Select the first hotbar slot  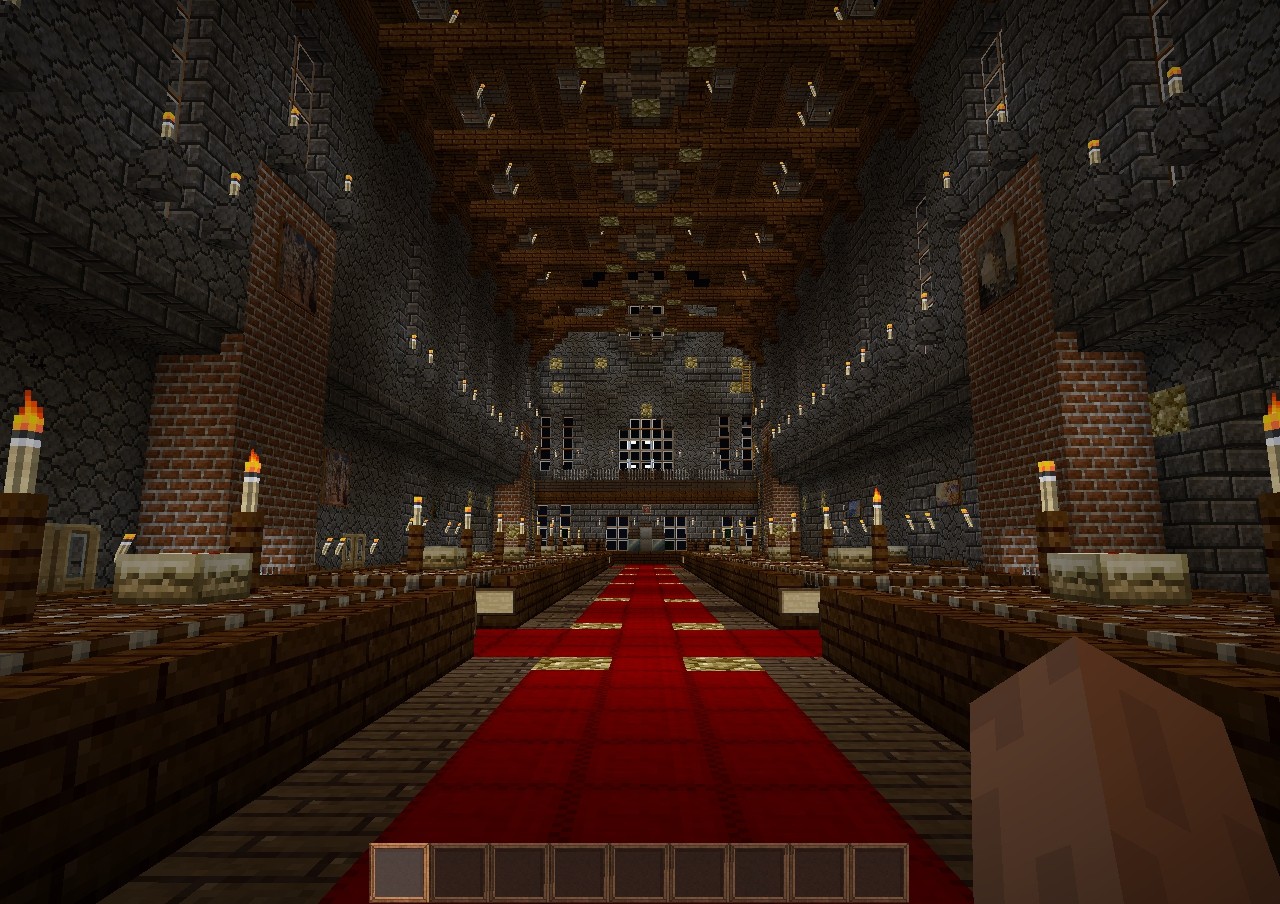click(x=398, y=872)
